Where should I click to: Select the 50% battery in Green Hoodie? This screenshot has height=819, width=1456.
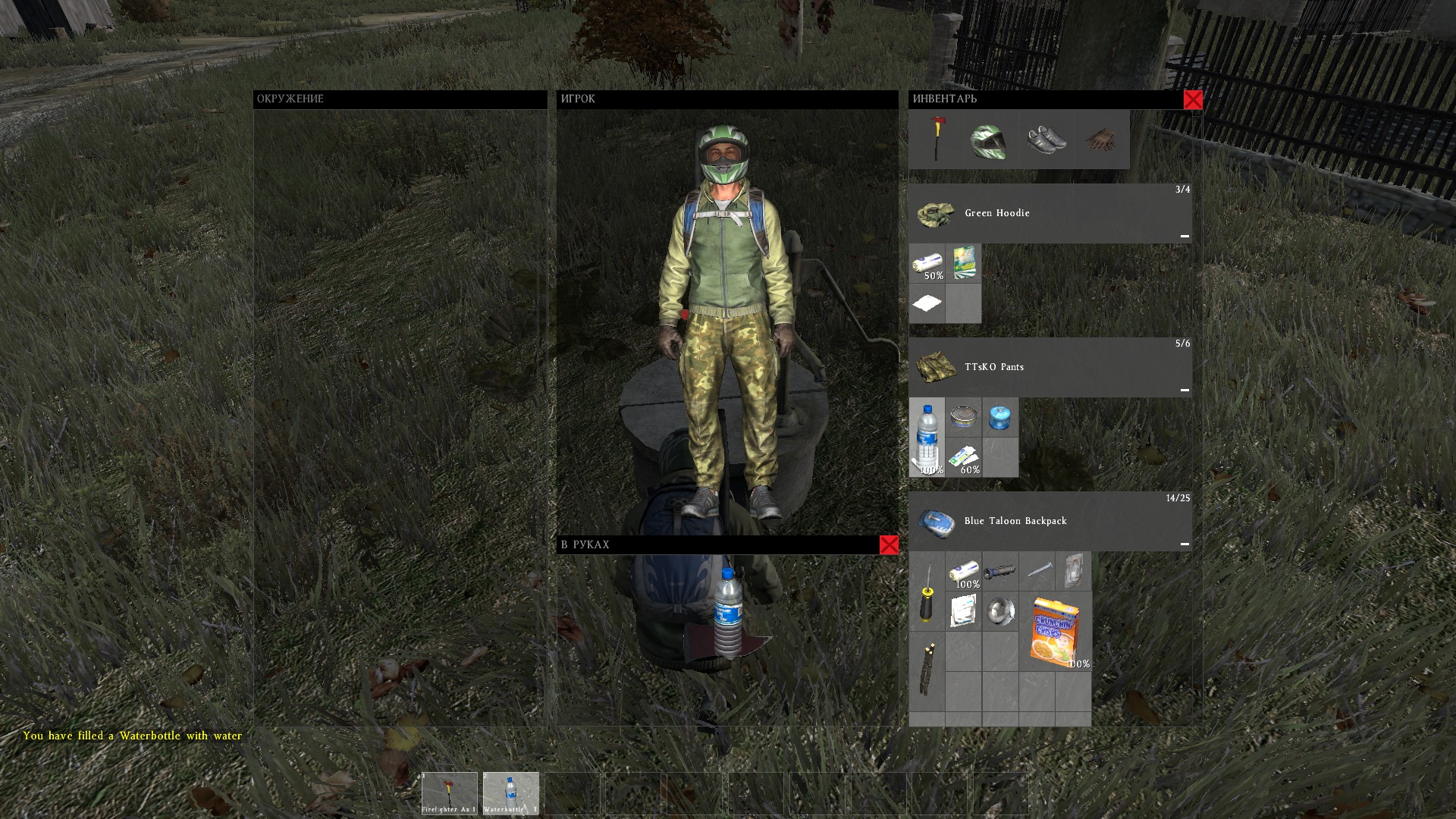pos(928,263)
